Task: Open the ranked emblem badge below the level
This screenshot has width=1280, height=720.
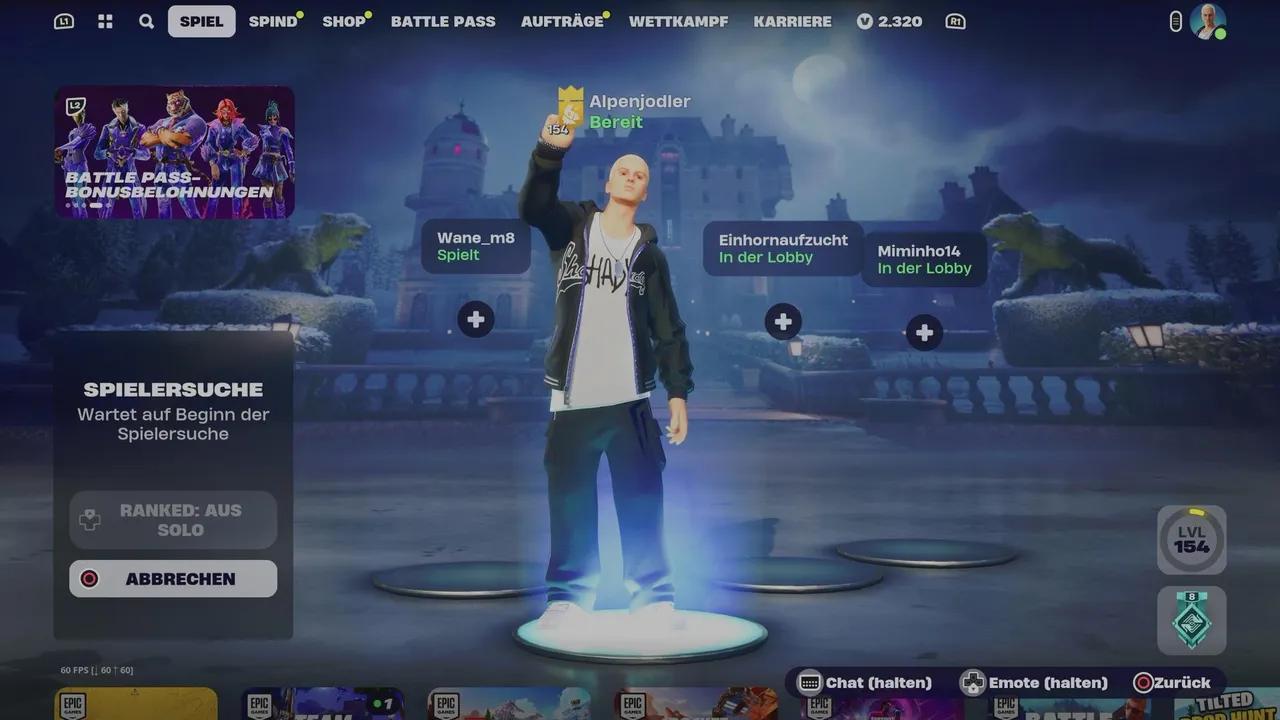Action: coord(1191,621)
